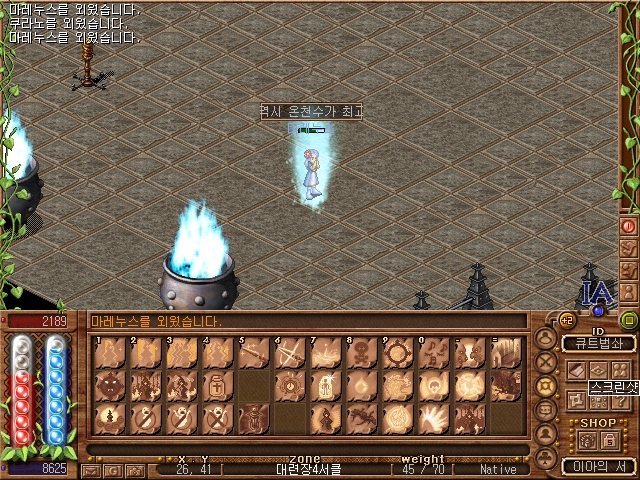Select the crossed swords round side button

pos(546,362)
